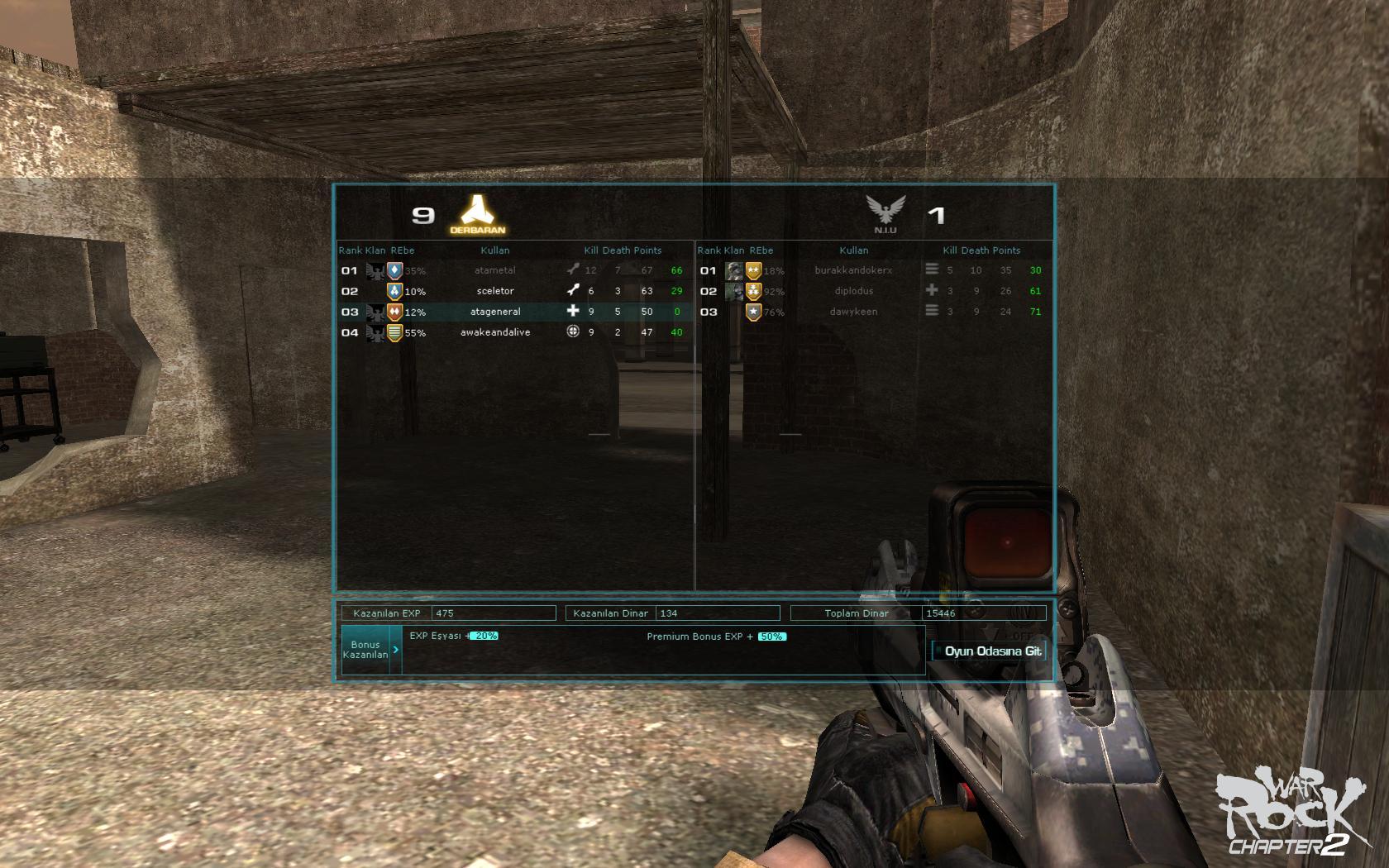Image resolution: width=1389 pixels, height=868 pixels.
Task: Expand the Bonus Kazanılan arrow
Action: (396, 650)
